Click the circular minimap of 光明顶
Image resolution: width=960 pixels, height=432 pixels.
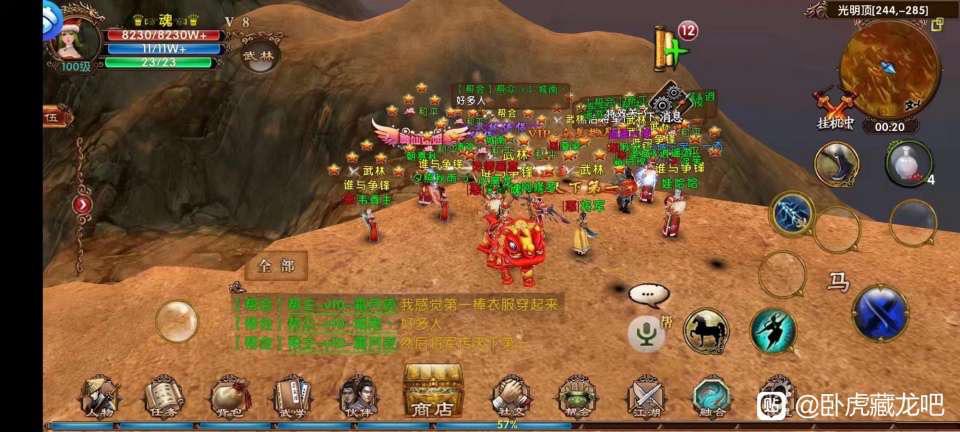[889, 68]
